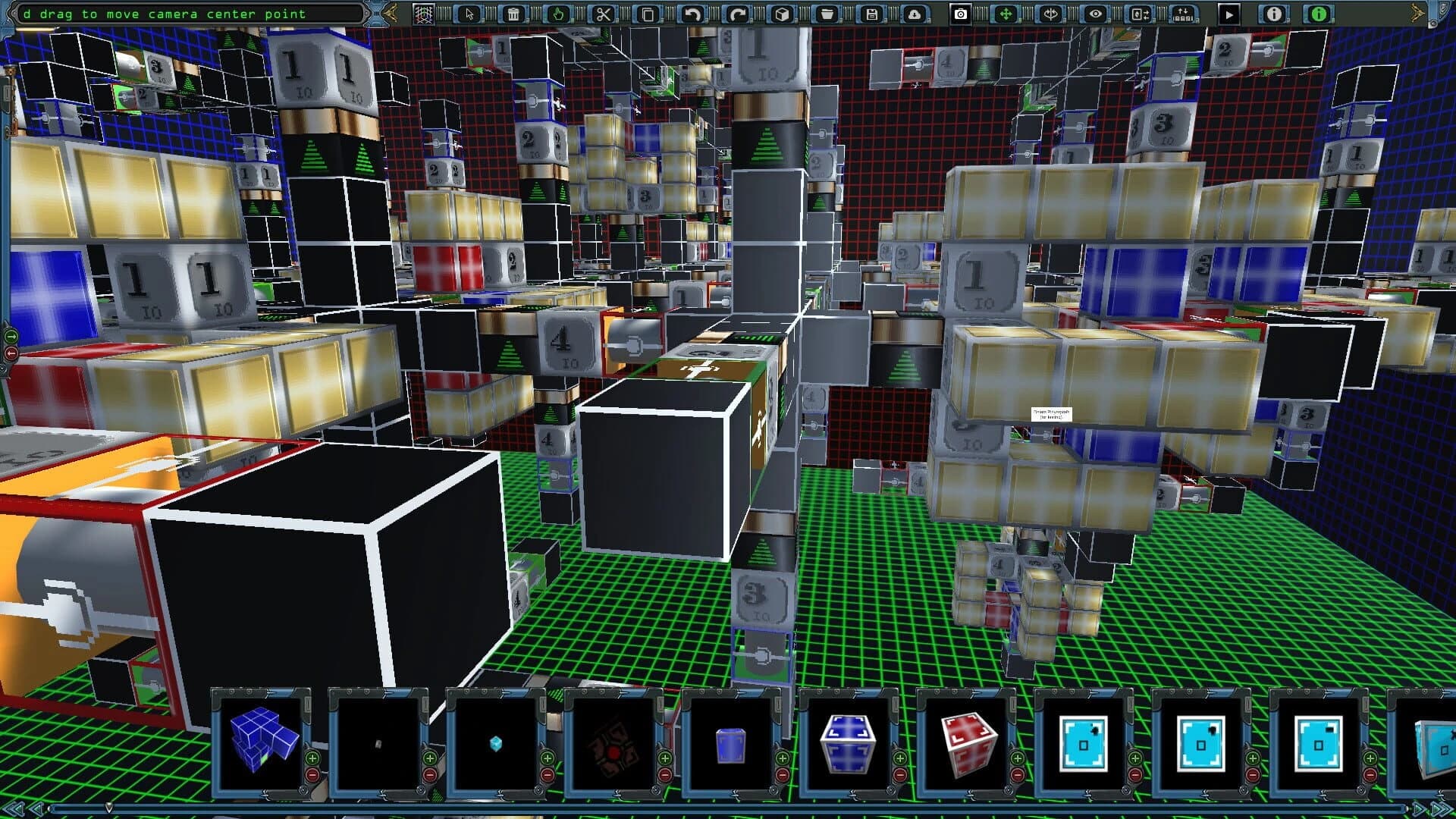
Task: Click the save floppy disk icon
Action: 871,13
